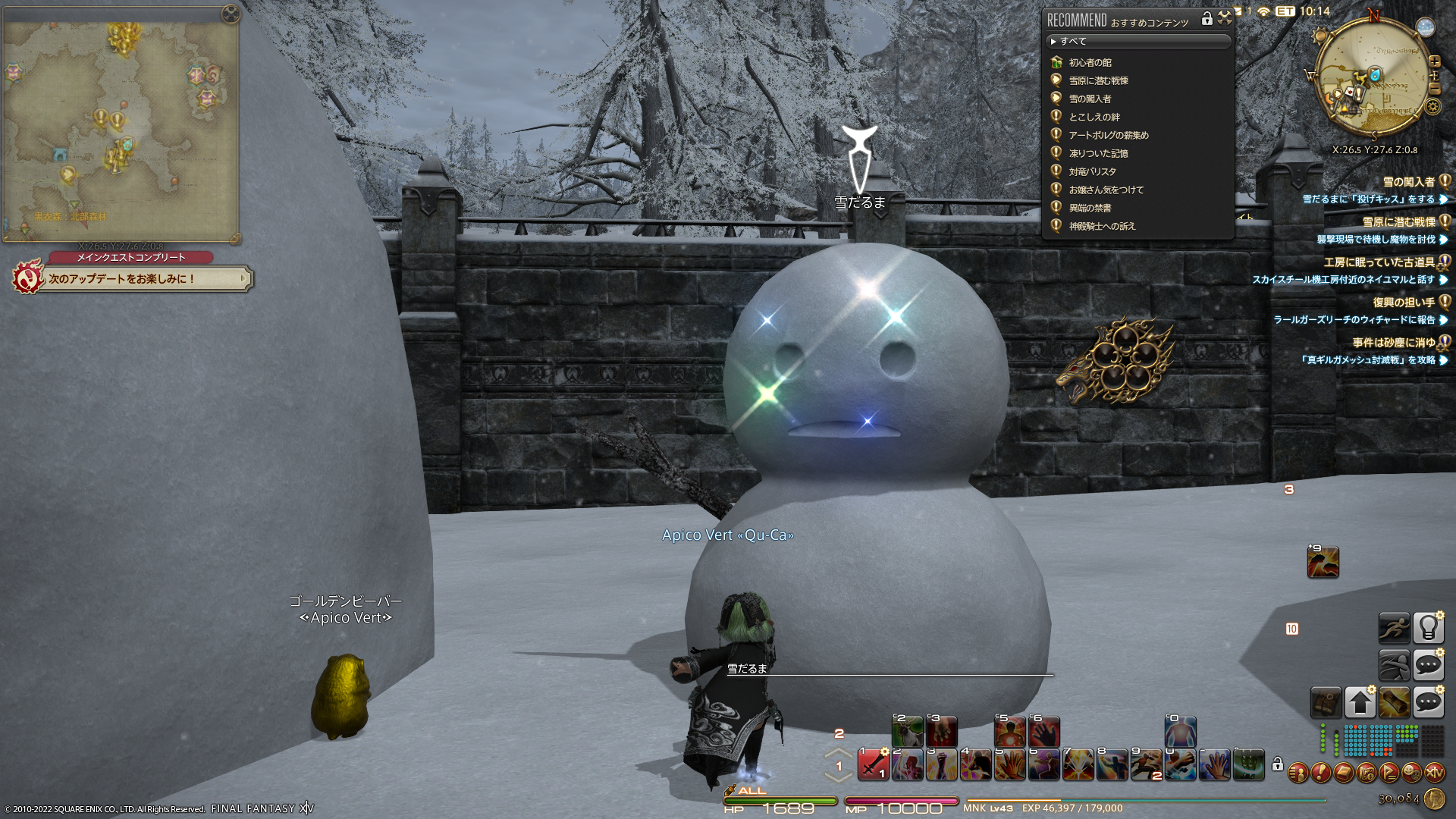This screenshot has width=1456, height=819.
Task: Use the red sword macro in hotbar slot 1
Action: click(873, 764)
